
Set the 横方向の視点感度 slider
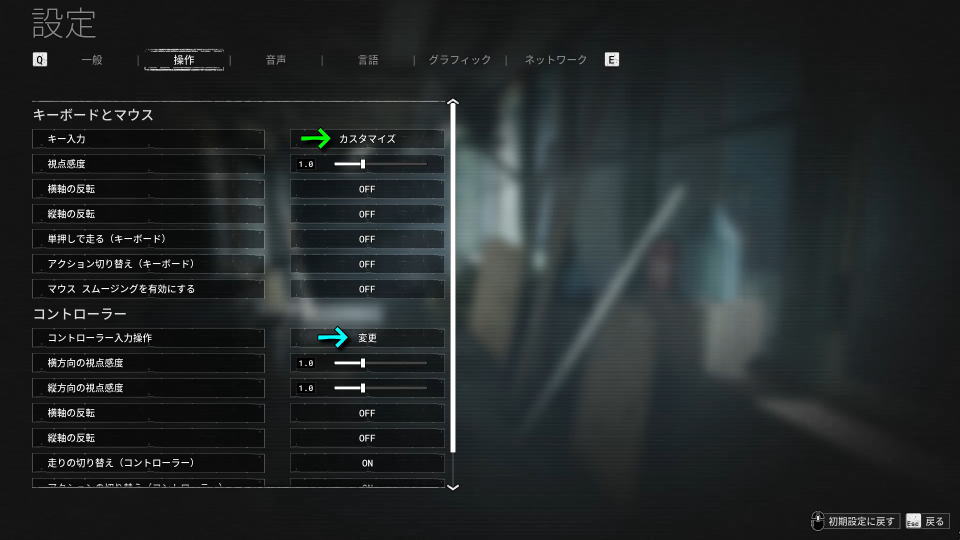[x=363, y=363]
